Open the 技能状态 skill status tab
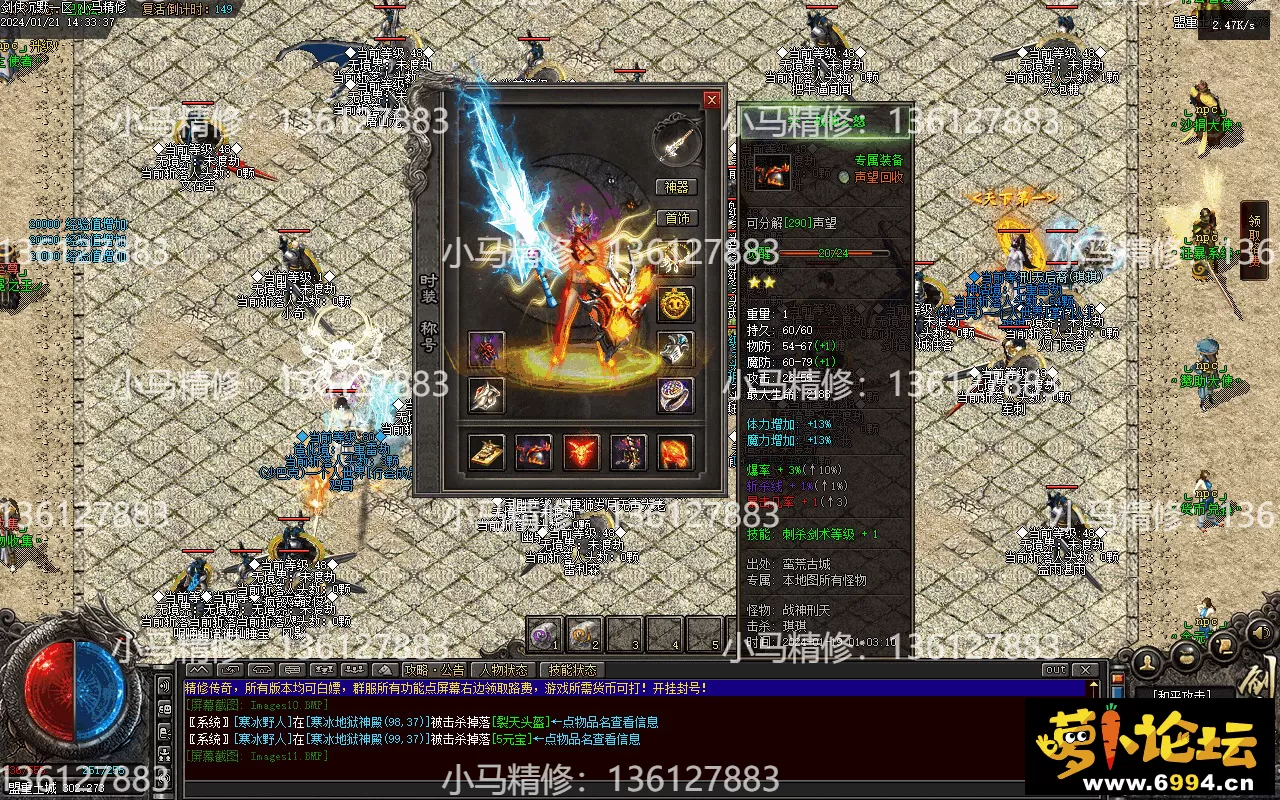1280x800 pixels. [572, 670]
